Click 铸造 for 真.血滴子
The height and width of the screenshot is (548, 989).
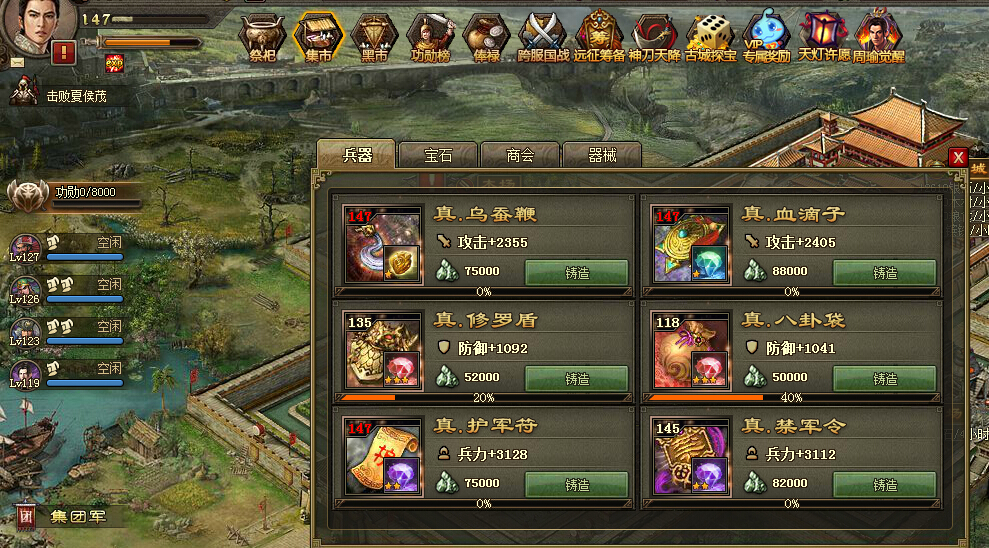(885, 273)
